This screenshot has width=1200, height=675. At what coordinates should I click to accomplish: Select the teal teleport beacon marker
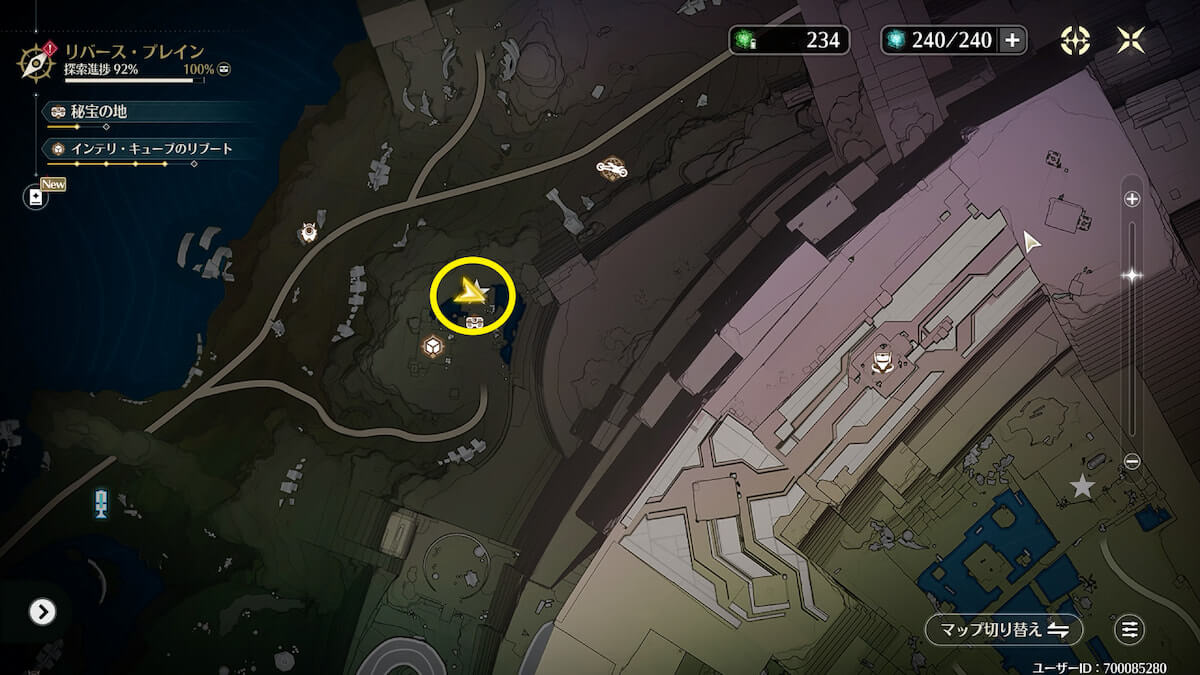(100, 502)
